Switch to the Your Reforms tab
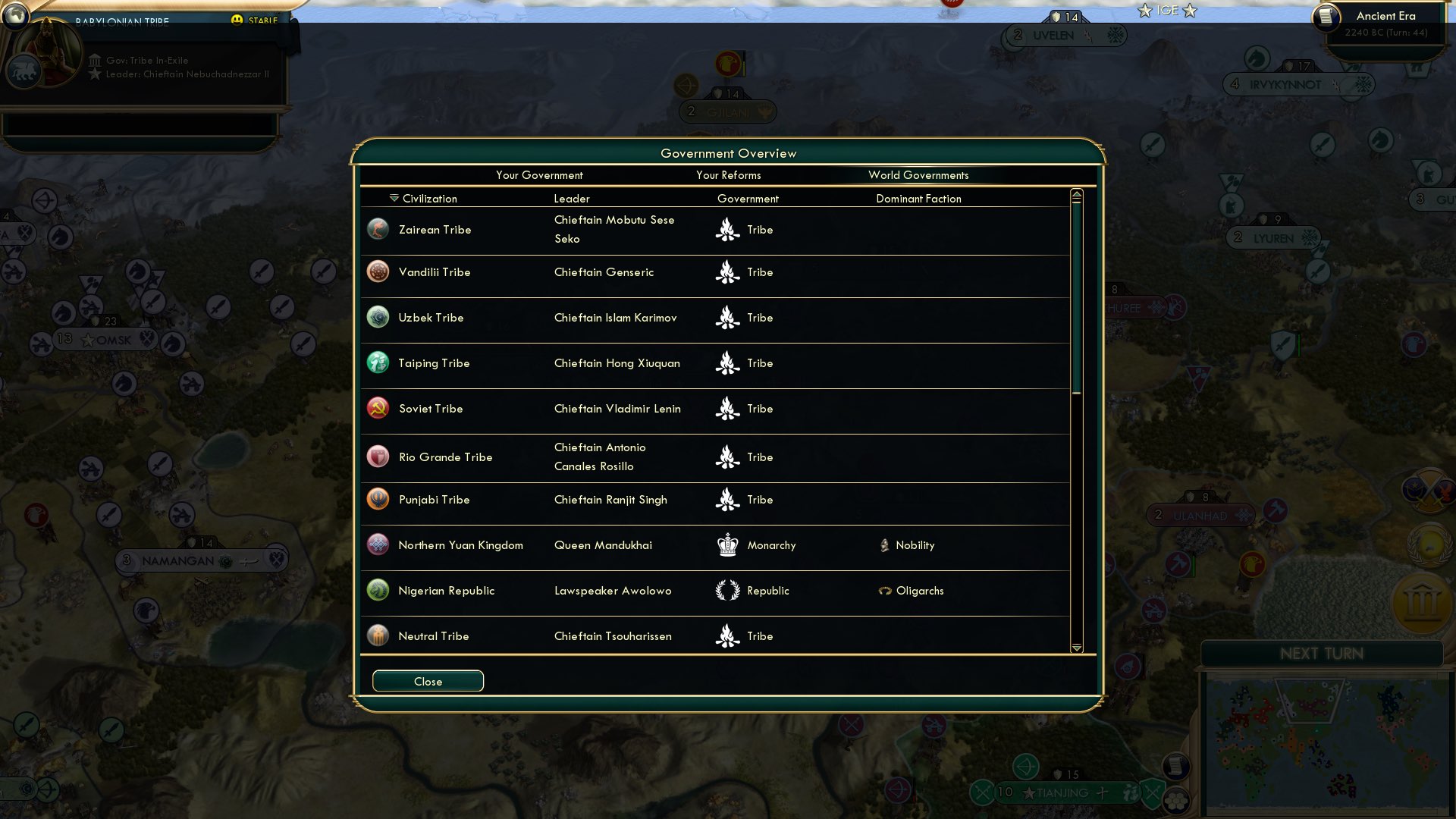 pyautogui.click(x=729, y=175)
